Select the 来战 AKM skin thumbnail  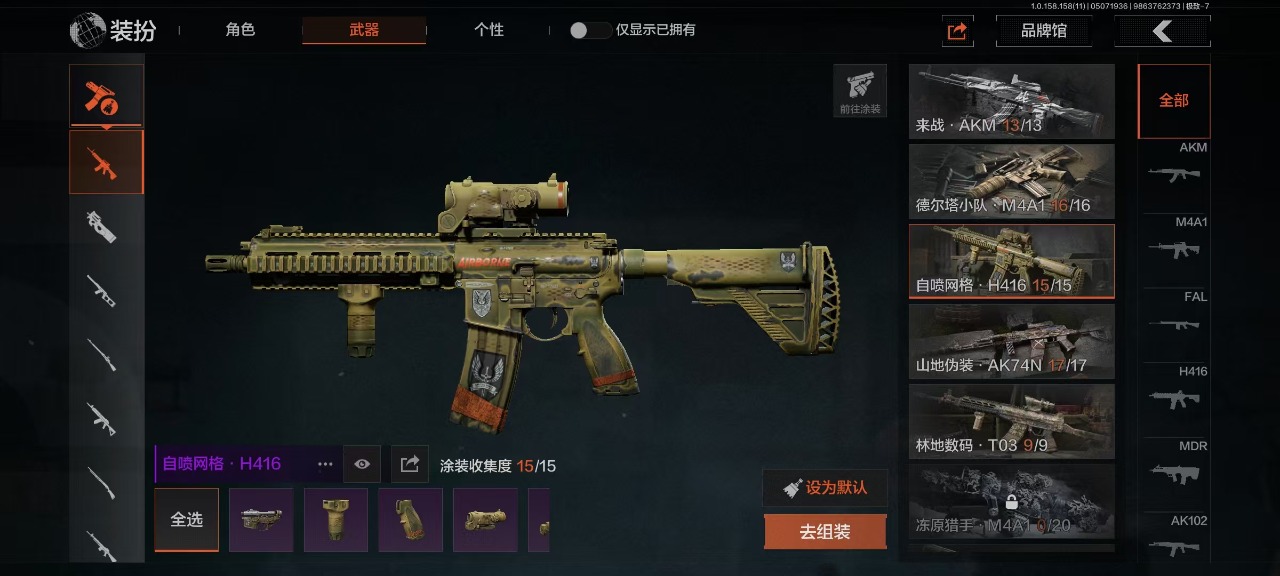[1011, 101]
